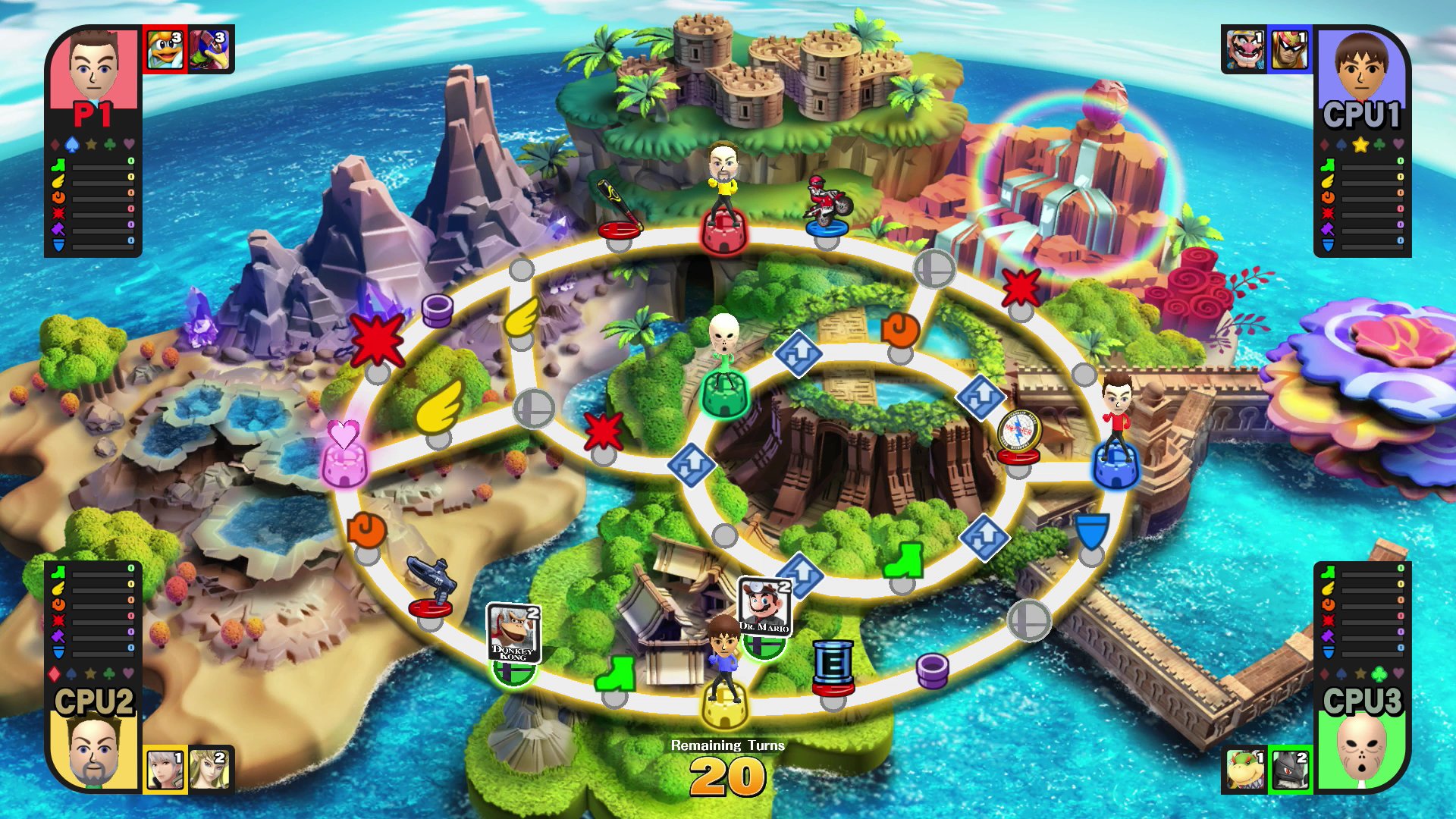Select CPU1's Wario fighter icon
This screenshot has height=819, width=1456.
pyautogui.click(x=1244, y=49)
